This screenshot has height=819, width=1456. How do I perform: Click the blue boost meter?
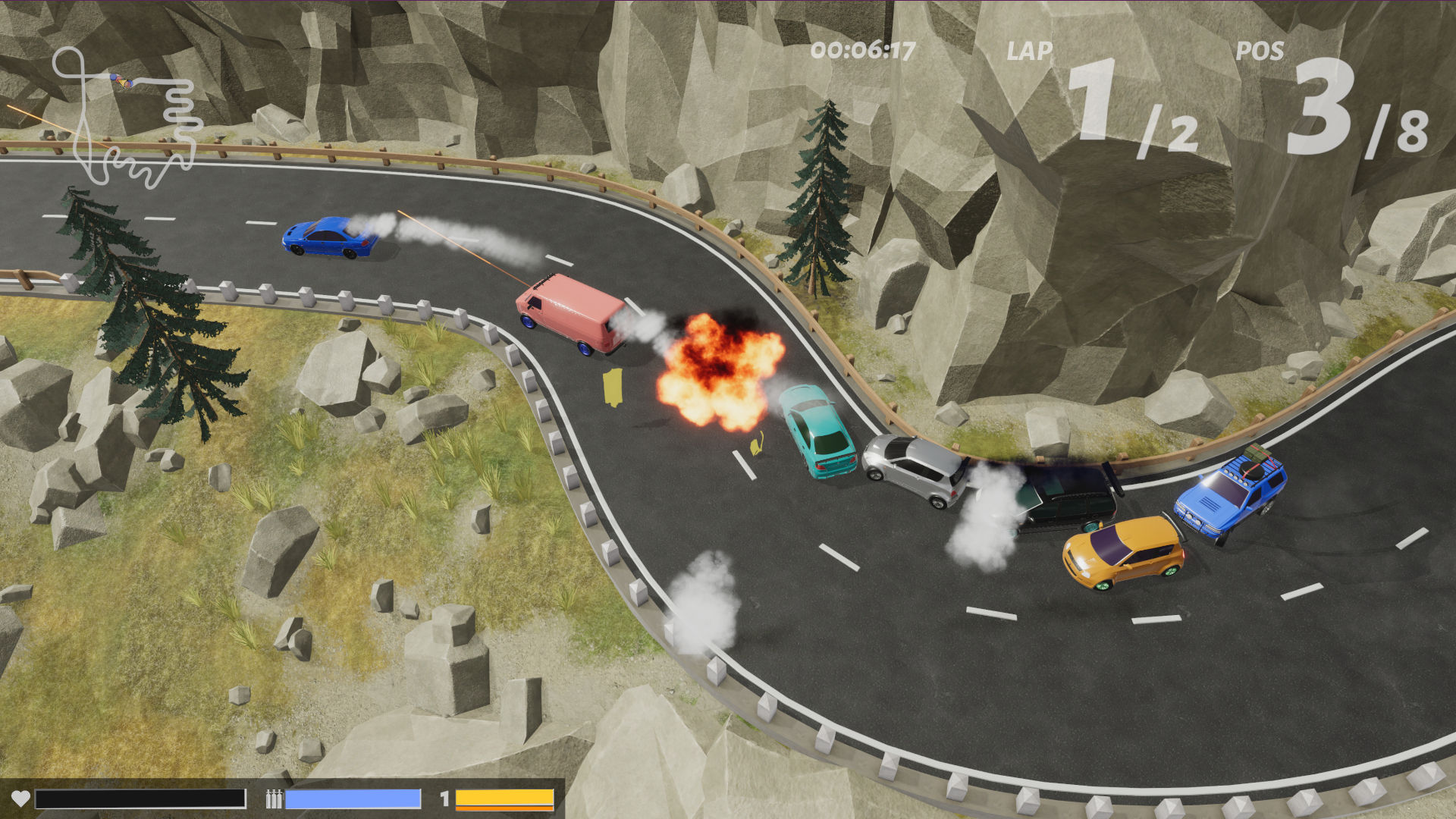[353, 797]
